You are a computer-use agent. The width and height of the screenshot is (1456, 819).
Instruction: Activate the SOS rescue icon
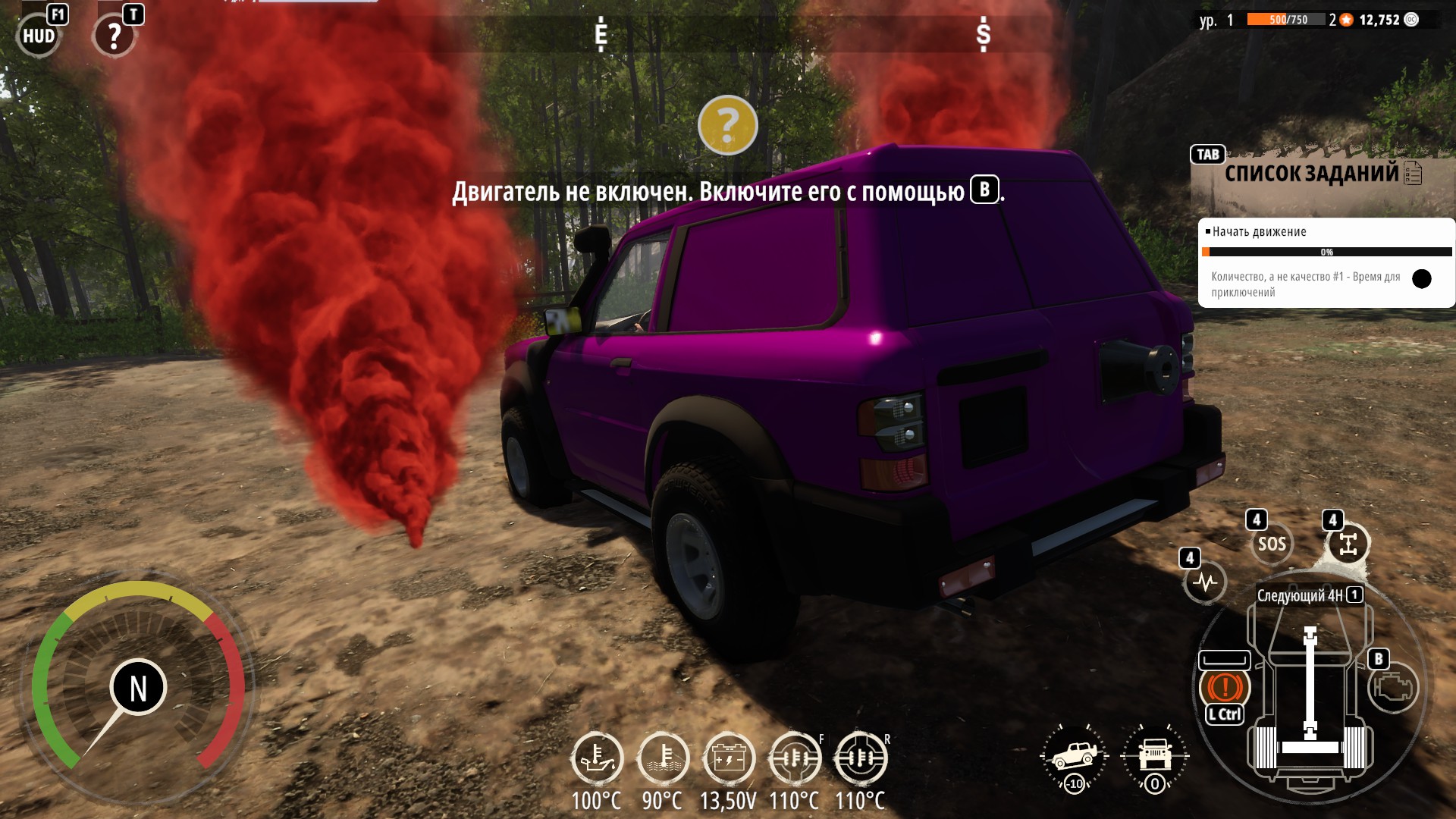coord(1272,544)
